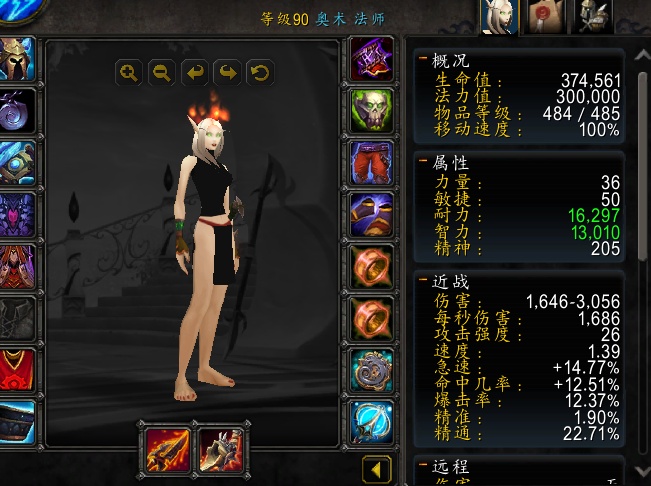The image size is (651, 486).
Task: Select the helmet equipment slot
Action: [17, 59]
